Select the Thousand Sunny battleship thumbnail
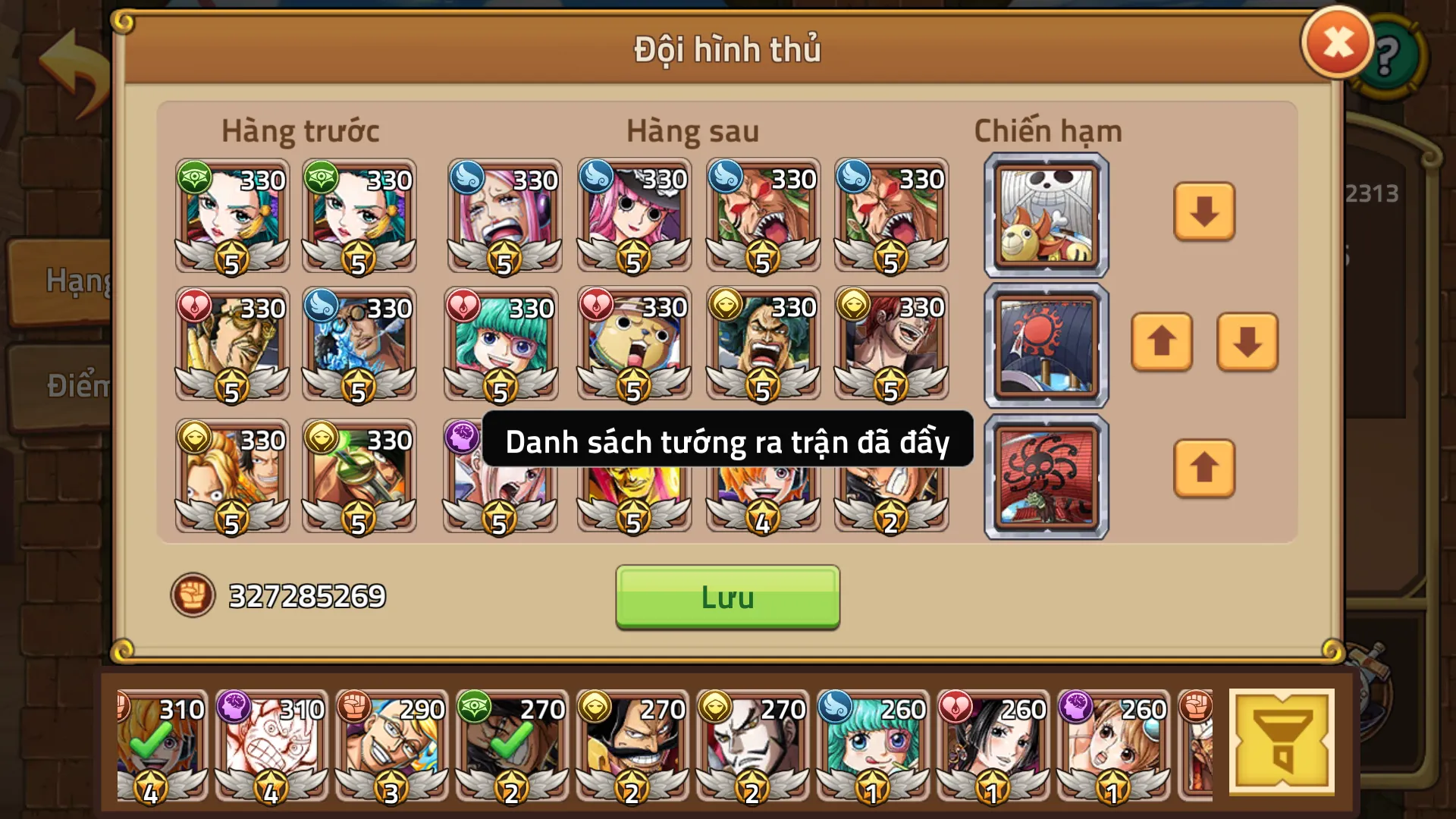This screenshot has height=819, width=1456. coord(1045,215)
